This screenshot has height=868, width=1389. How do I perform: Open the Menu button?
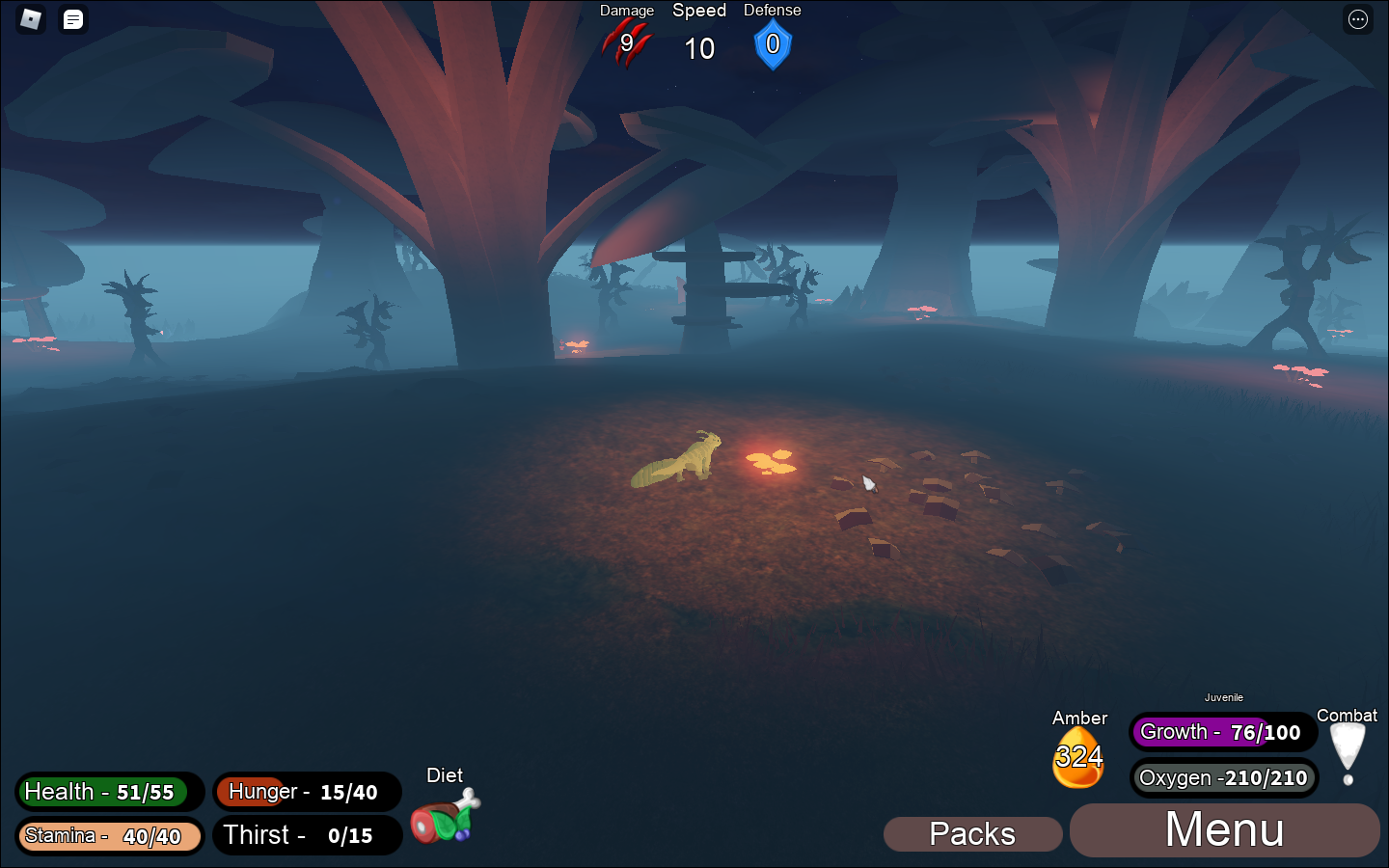click(x=1223, y=830)
